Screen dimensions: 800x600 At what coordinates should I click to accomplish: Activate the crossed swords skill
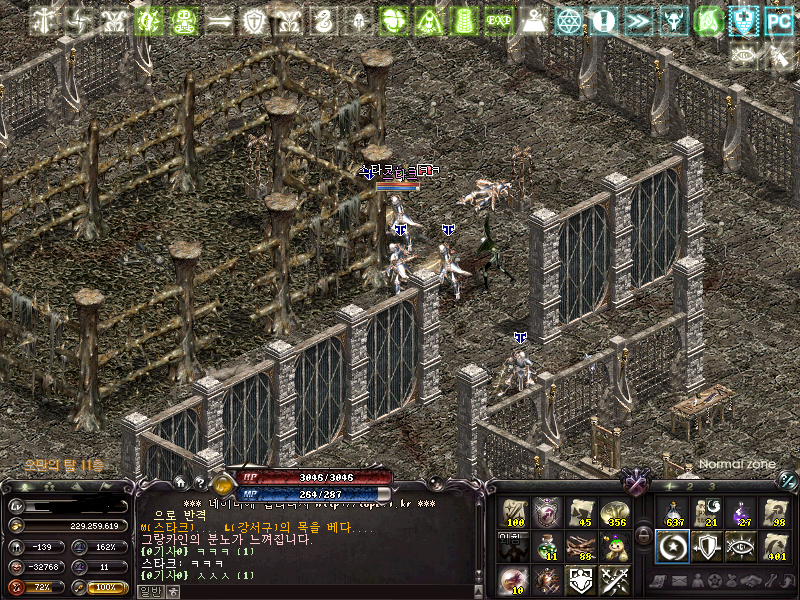coord(614,579)
